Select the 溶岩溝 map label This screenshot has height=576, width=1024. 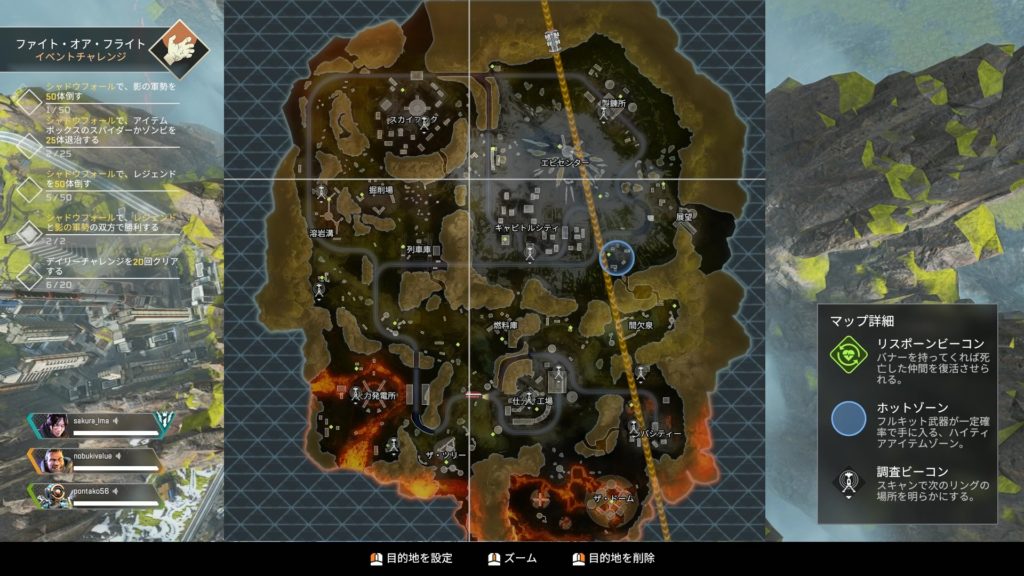pyautogui.click(x=320, y=233)
